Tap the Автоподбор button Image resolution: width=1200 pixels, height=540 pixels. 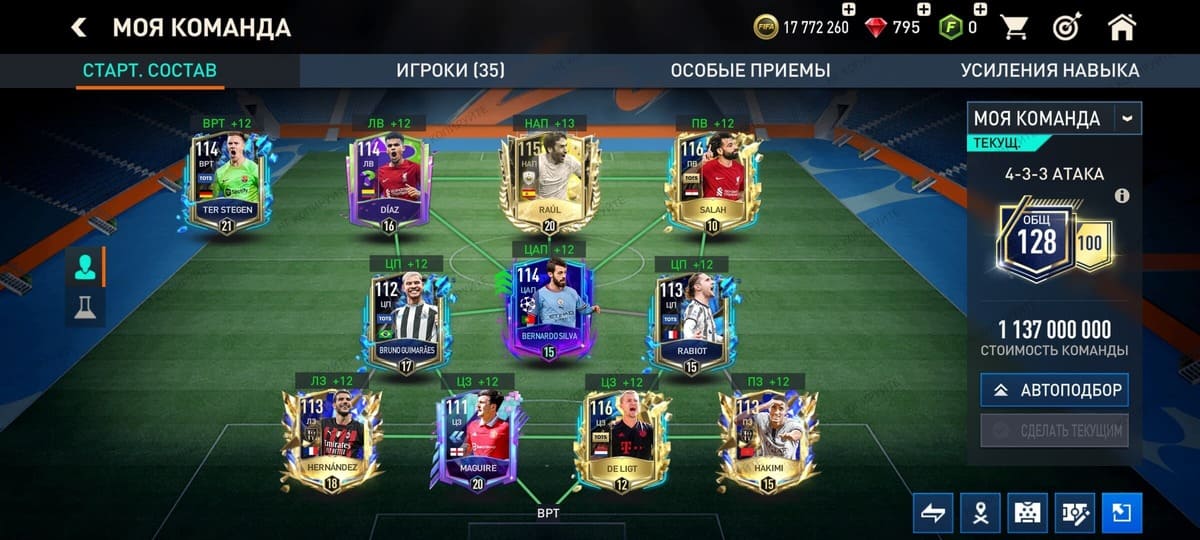pos(1054,390)
